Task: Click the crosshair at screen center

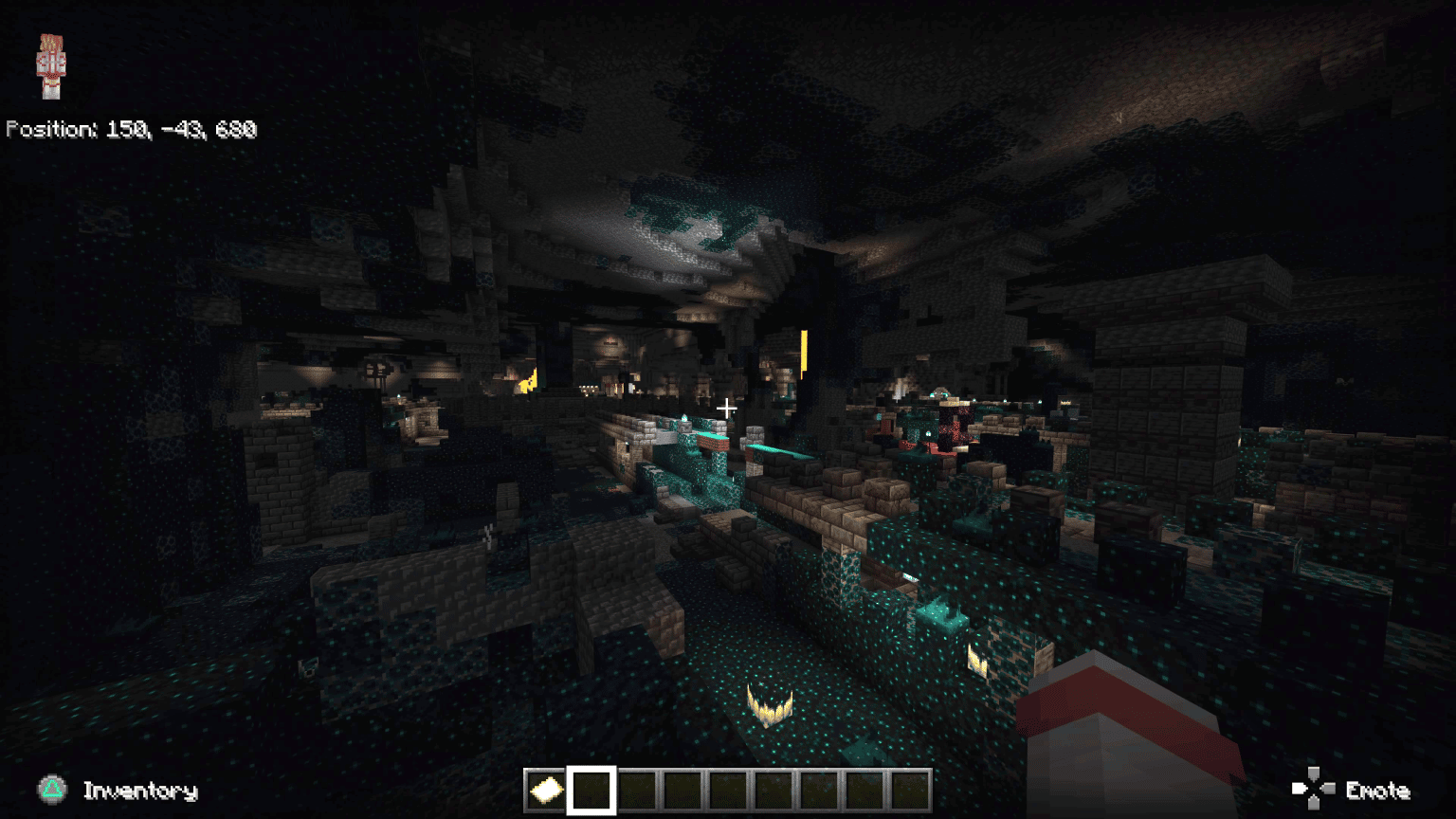Action: click(x=727, y=408)
